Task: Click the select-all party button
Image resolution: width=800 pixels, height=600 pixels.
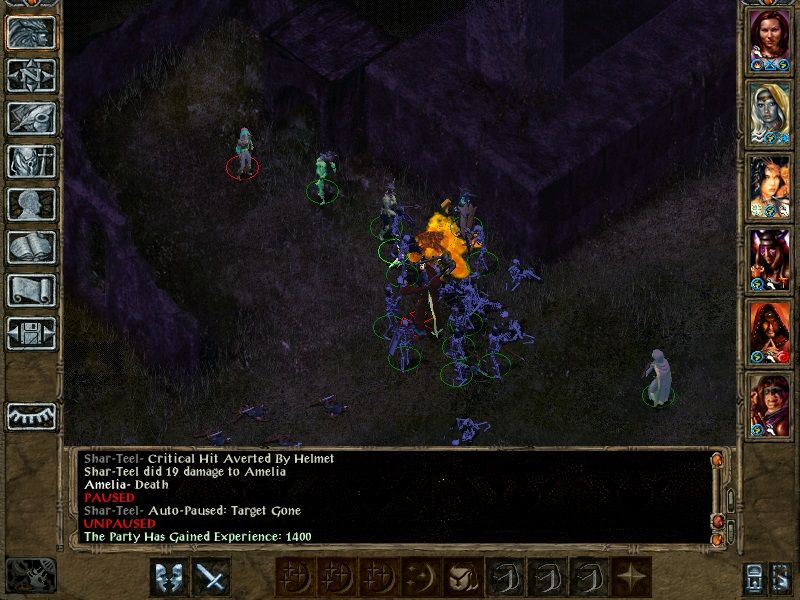Action: pos(755,577)
